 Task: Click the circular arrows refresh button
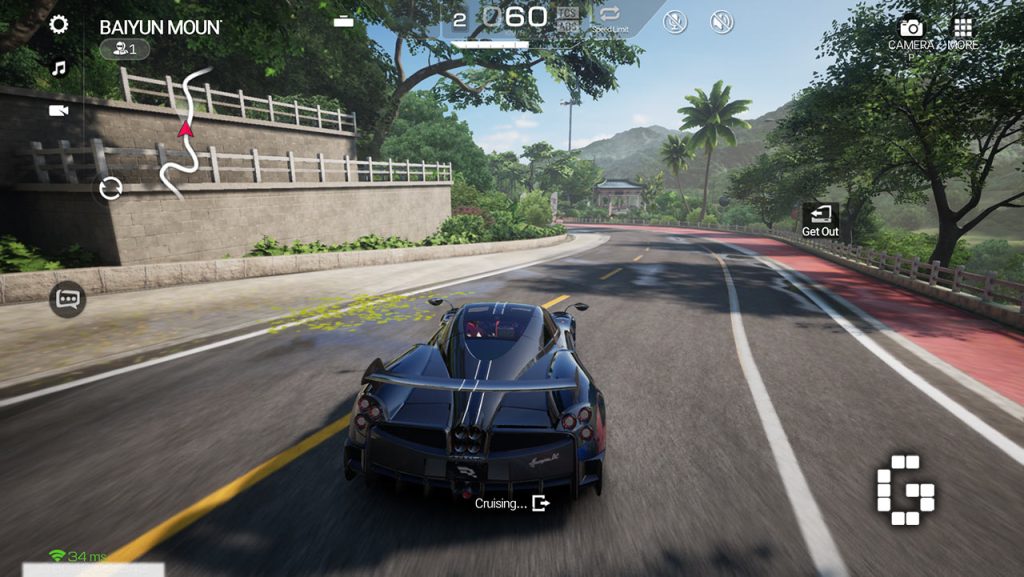[x=111, y=187]
